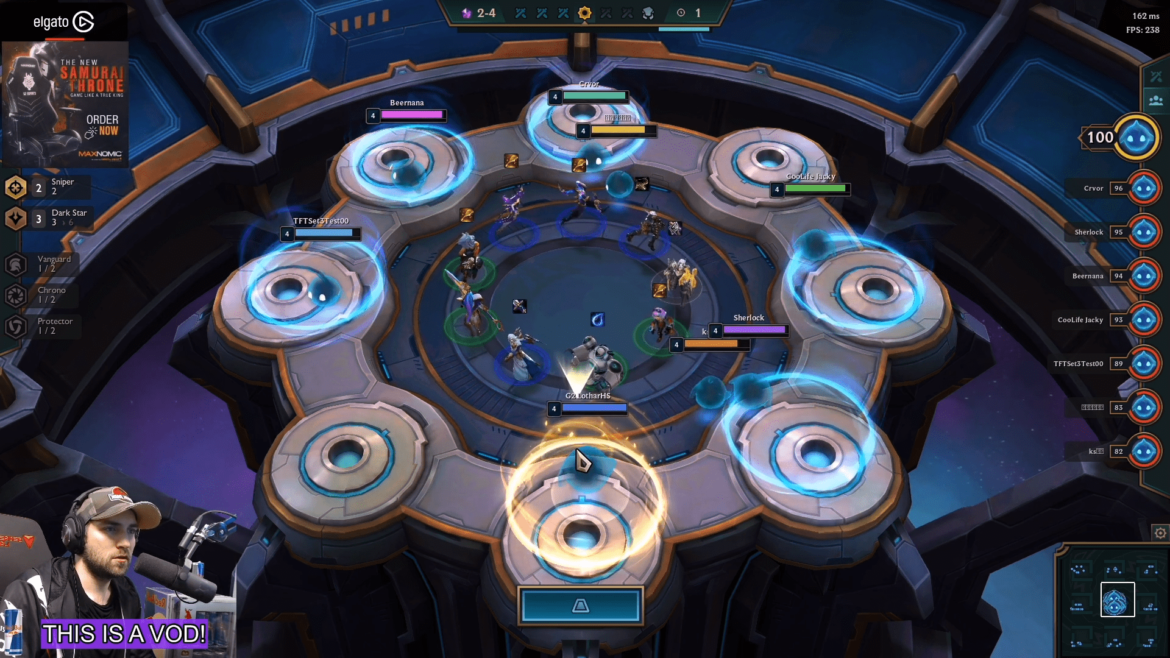
Task: View Crvor's board from the scoreboard
Action: [1143, 188]
